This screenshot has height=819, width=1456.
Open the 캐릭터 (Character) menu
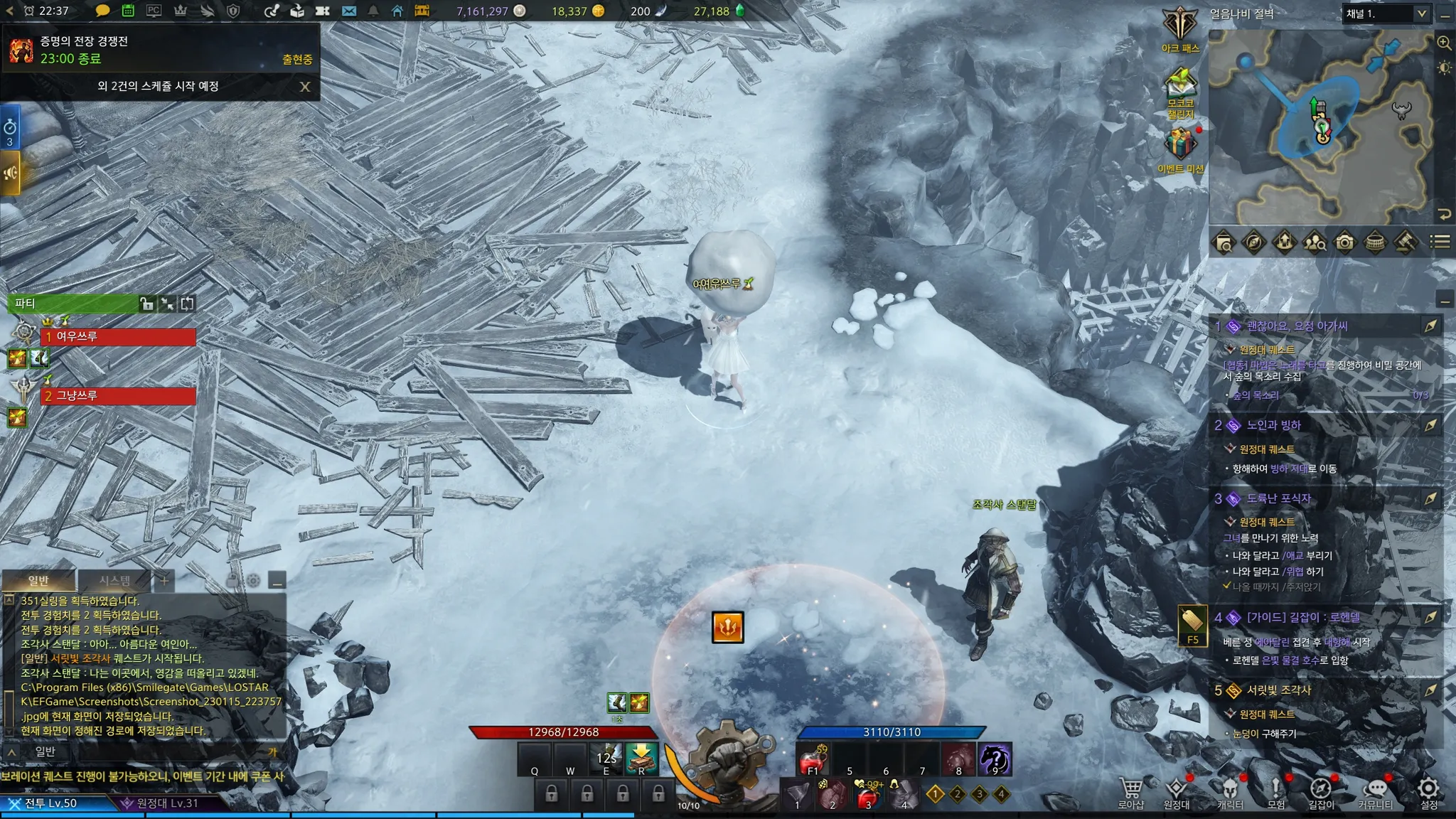(x=1230, y=792)
